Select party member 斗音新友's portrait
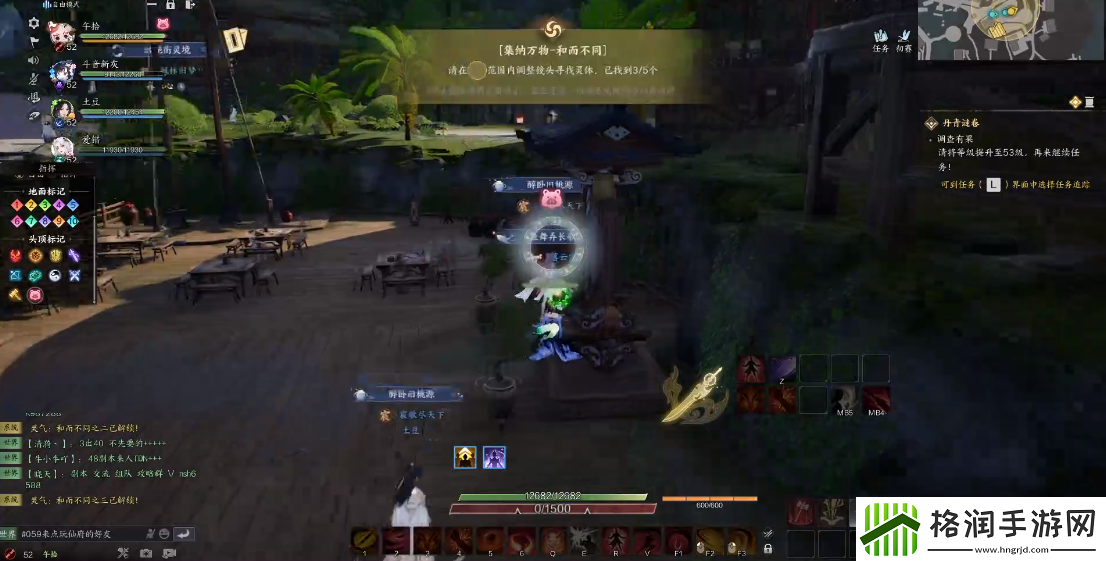 (x=62, y=73)
